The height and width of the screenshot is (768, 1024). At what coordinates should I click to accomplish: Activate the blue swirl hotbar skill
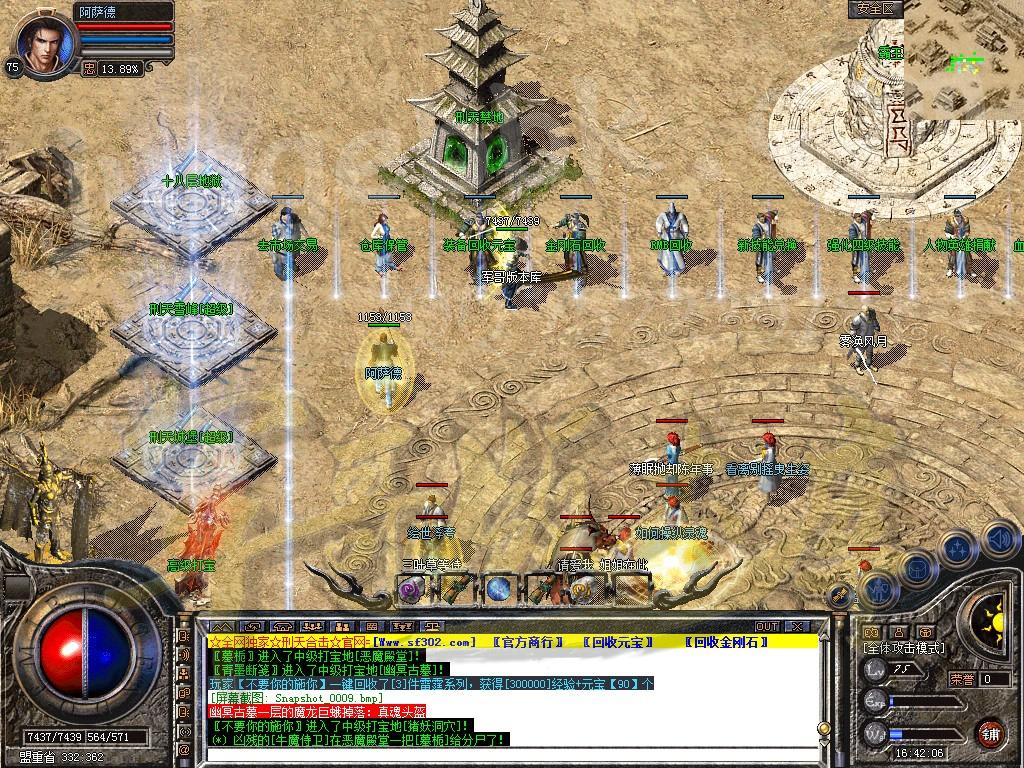click(x=498, y=589)
